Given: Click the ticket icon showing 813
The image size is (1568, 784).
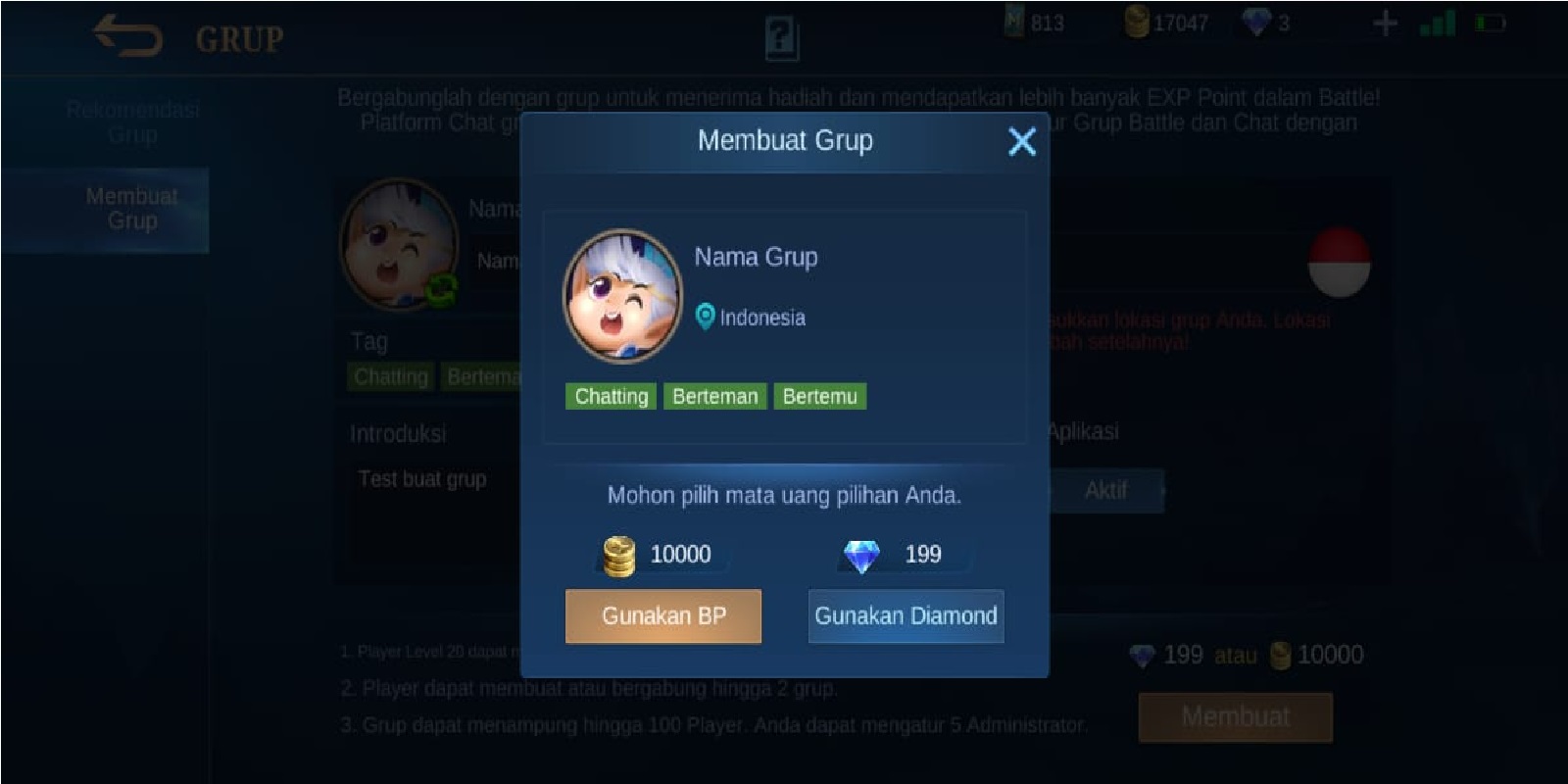Looking at the screenshot, I should click(x=1015, y=24).
